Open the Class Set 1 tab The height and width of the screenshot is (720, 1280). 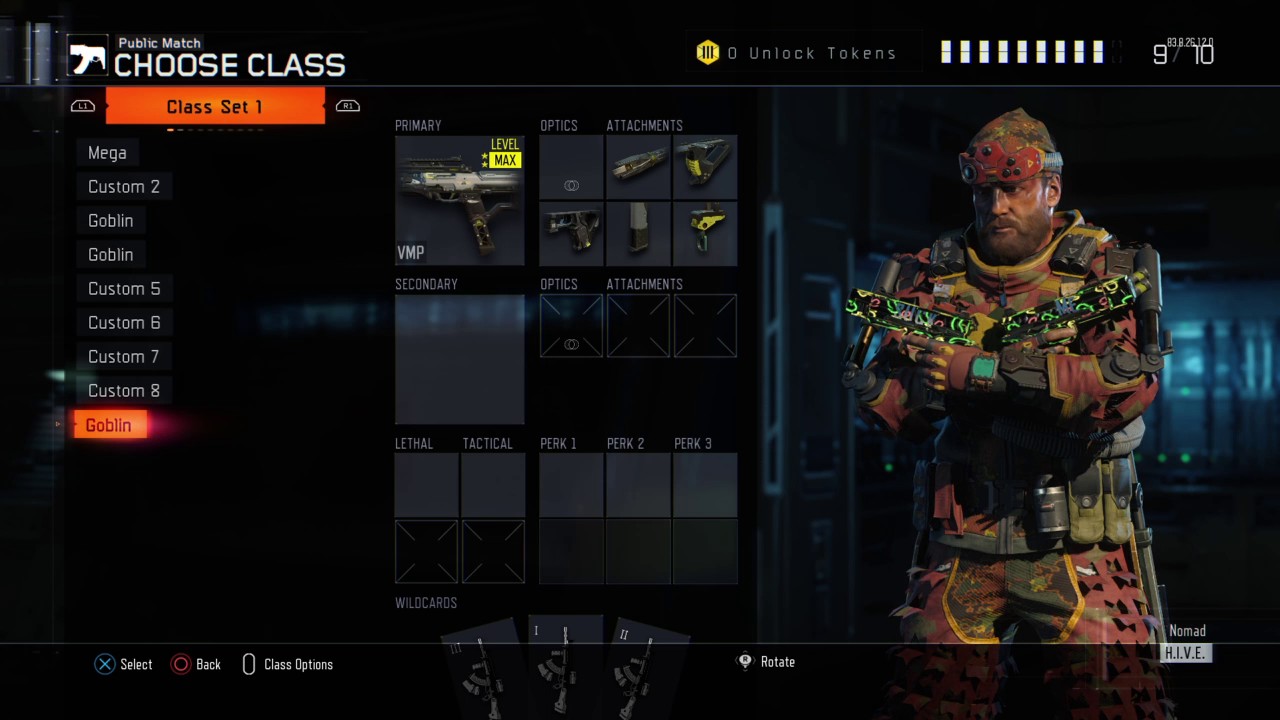click(215, 107)
